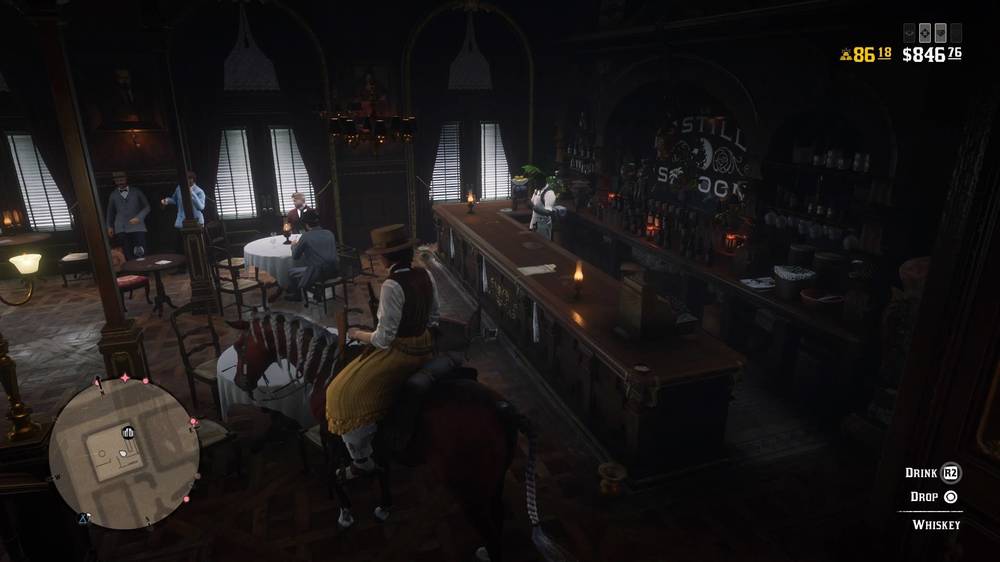Select the black round building icon on minimap
The height and width of the screenshot is (562, 1000).
tap(129, 432)
